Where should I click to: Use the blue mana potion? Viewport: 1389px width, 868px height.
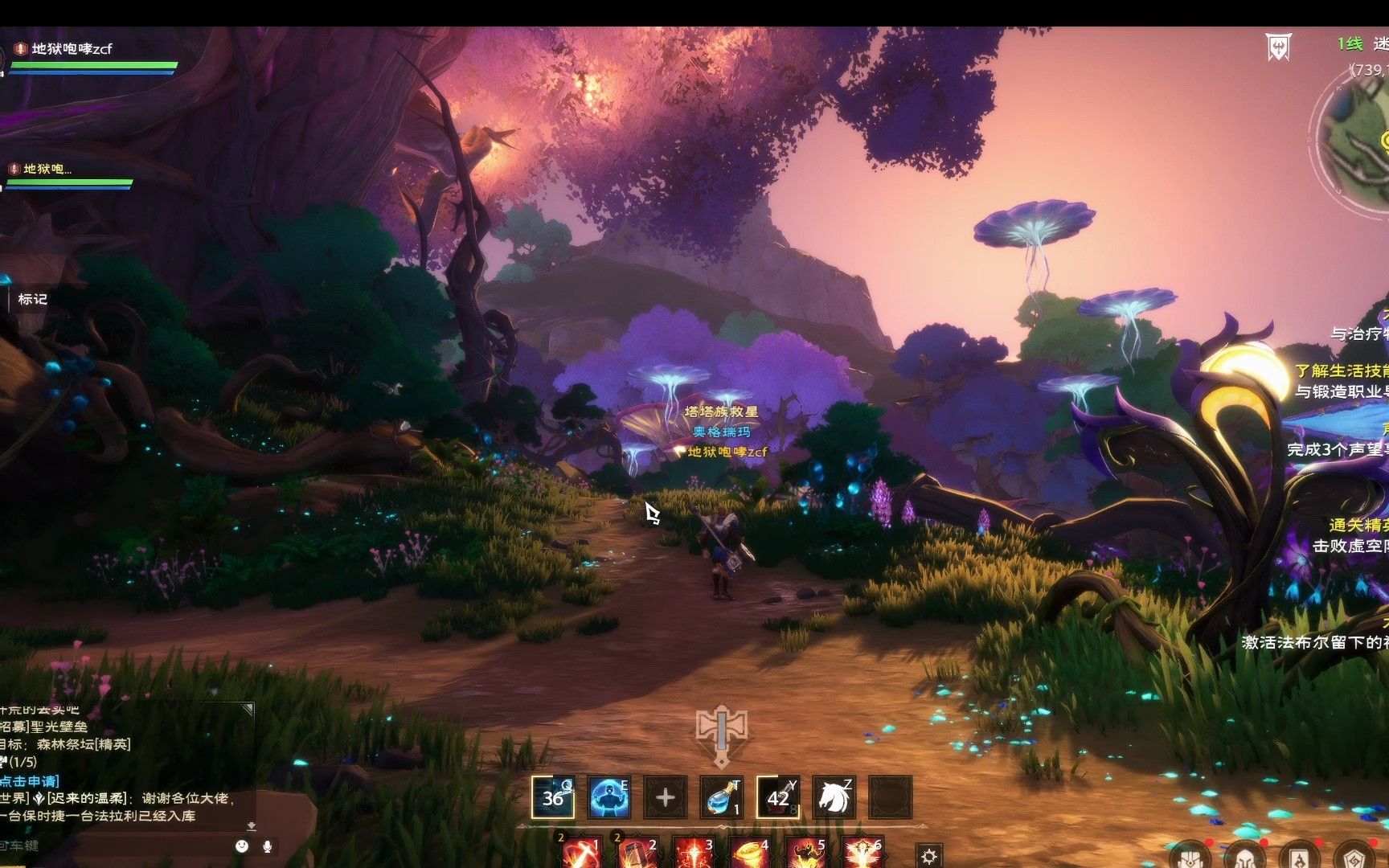click(721, 797)
